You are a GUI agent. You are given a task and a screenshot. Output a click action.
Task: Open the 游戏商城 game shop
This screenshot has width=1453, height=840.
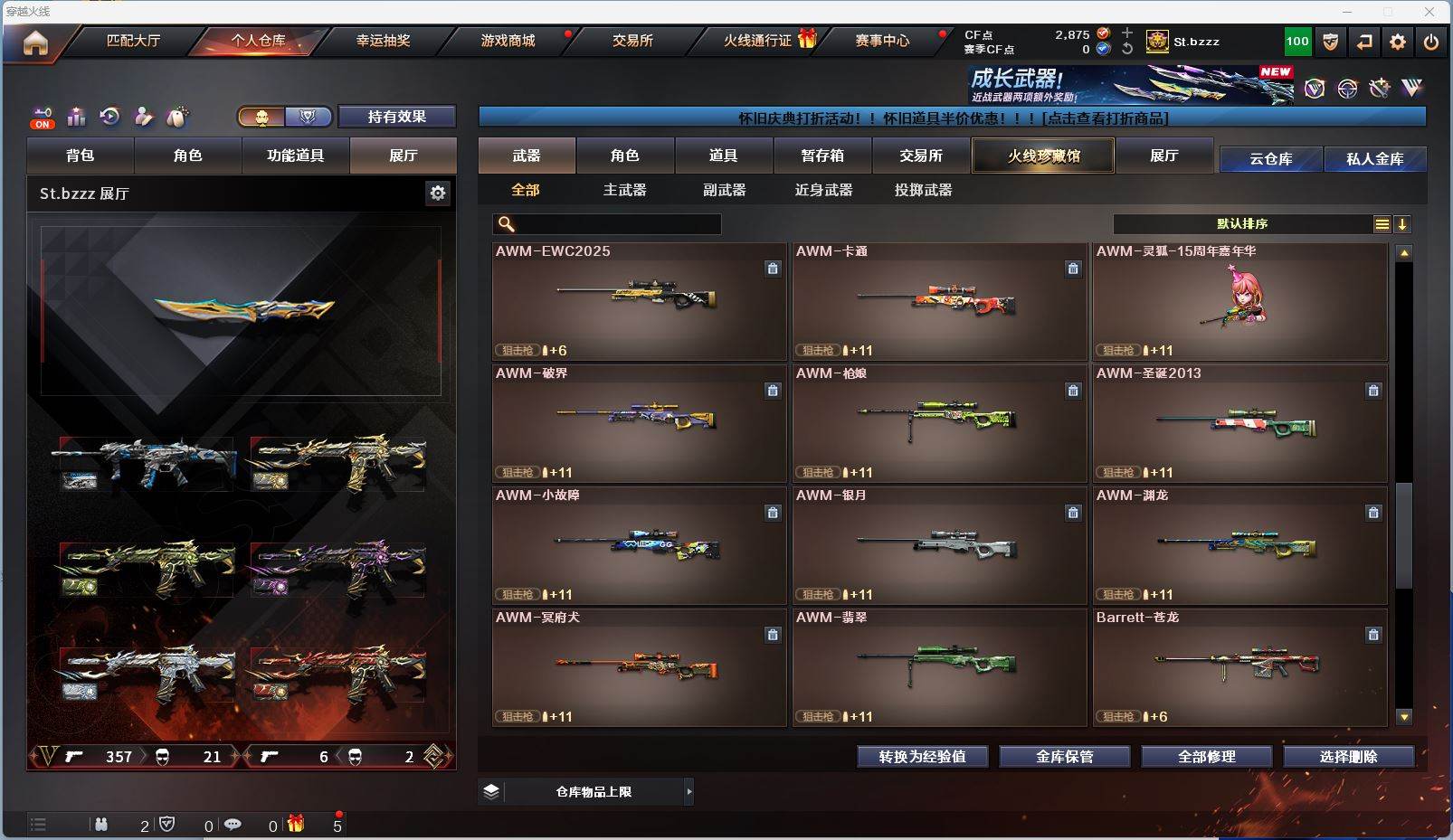pyautogui.click(x=508, y=41)
